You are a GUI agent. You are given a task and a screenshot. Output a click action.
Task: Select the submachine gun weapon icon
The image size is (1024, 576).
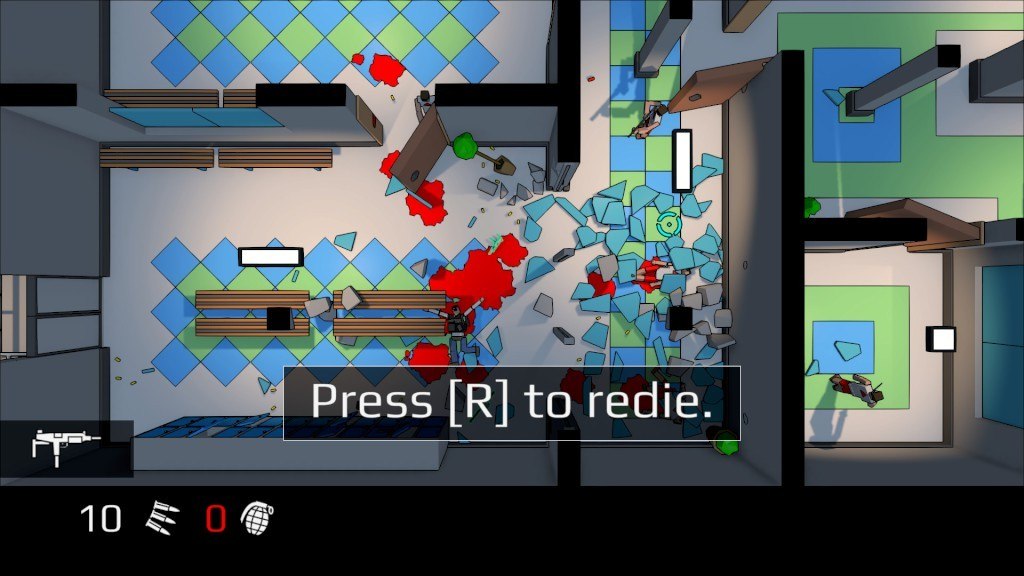click(x=66, y=445)
